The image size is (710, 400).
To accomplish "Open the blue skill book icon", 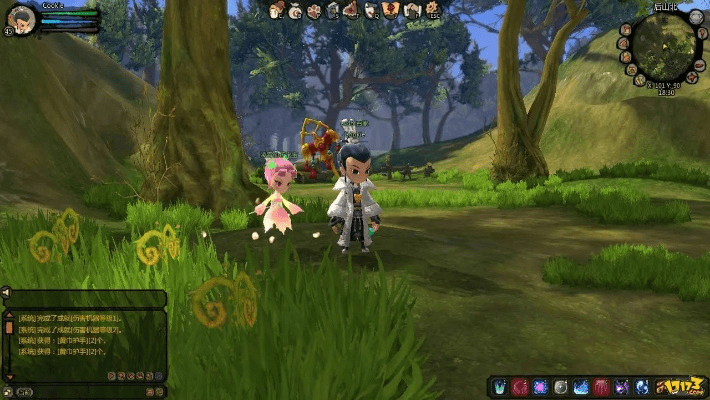I will pos(333,10).
